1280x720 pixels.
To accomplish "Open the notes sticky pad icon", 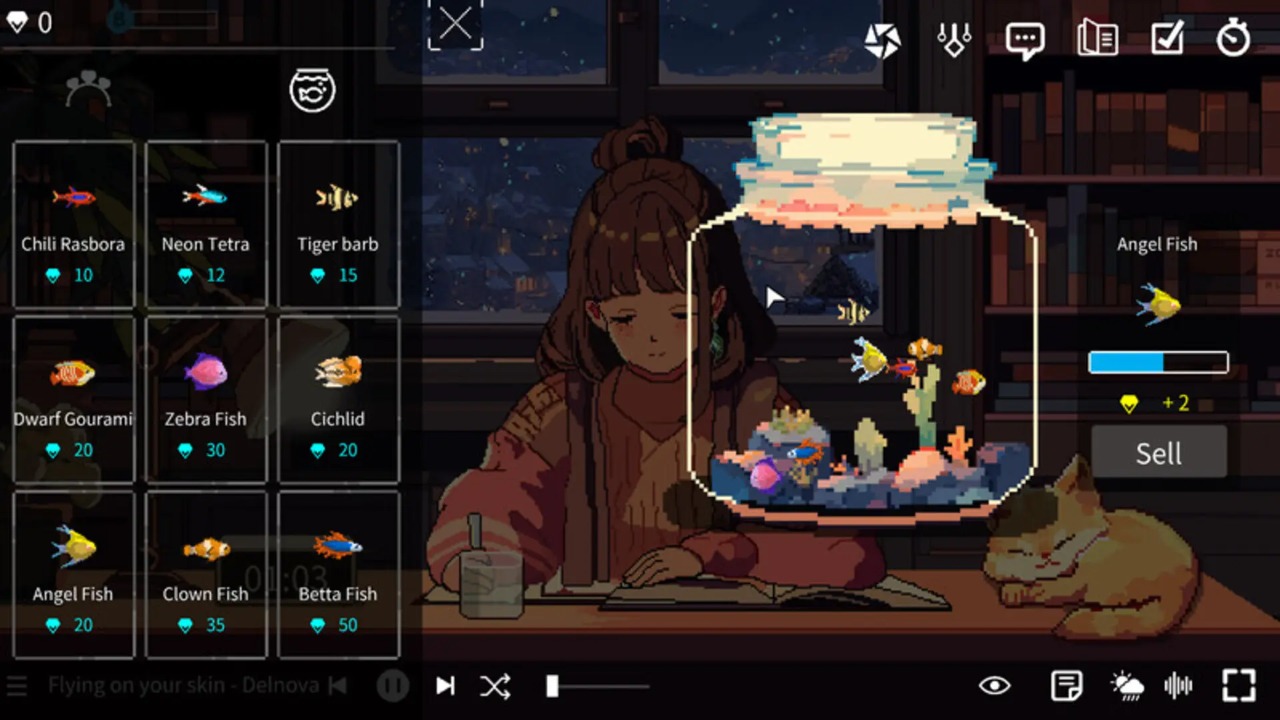I will coord(1066,686).
